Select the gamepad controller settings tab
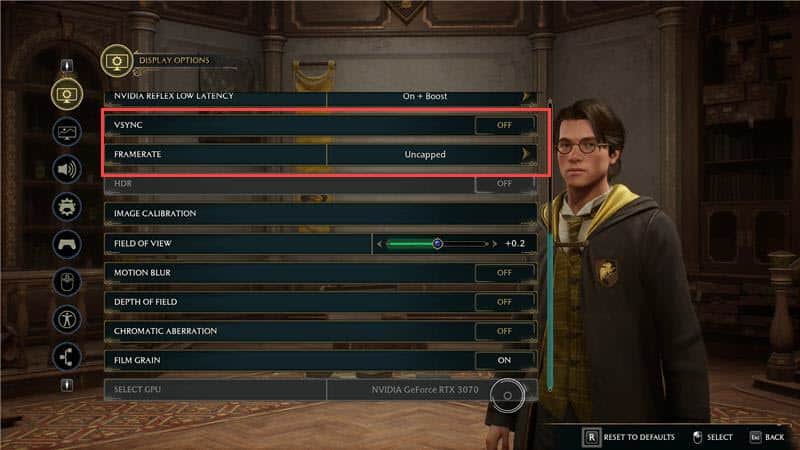Viewport: 800px width, 450px height. [67, 244]
